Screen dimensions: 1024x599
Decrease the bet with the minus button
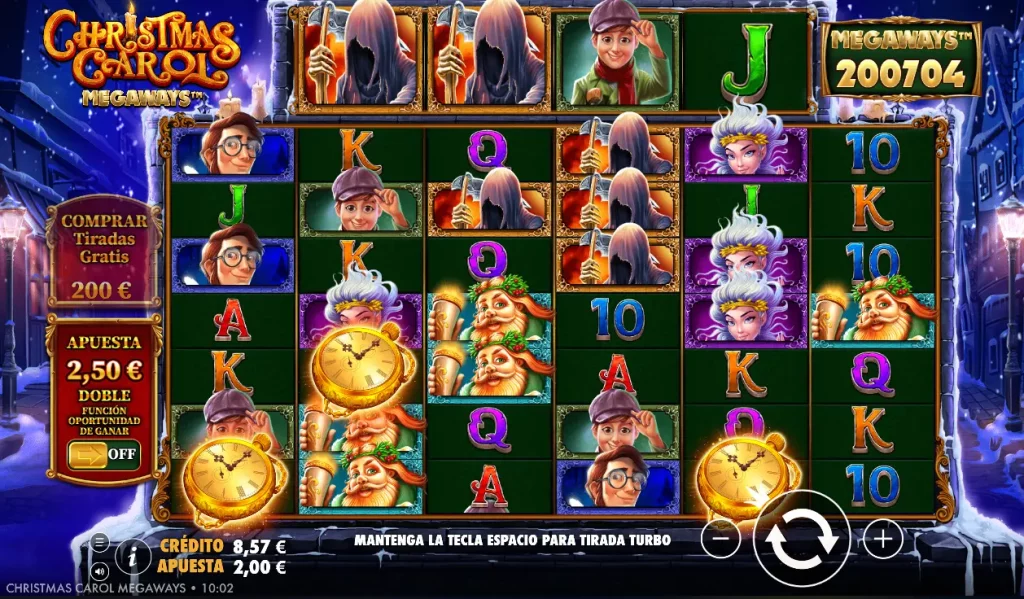pyautogui.click(x=721, y=540)
